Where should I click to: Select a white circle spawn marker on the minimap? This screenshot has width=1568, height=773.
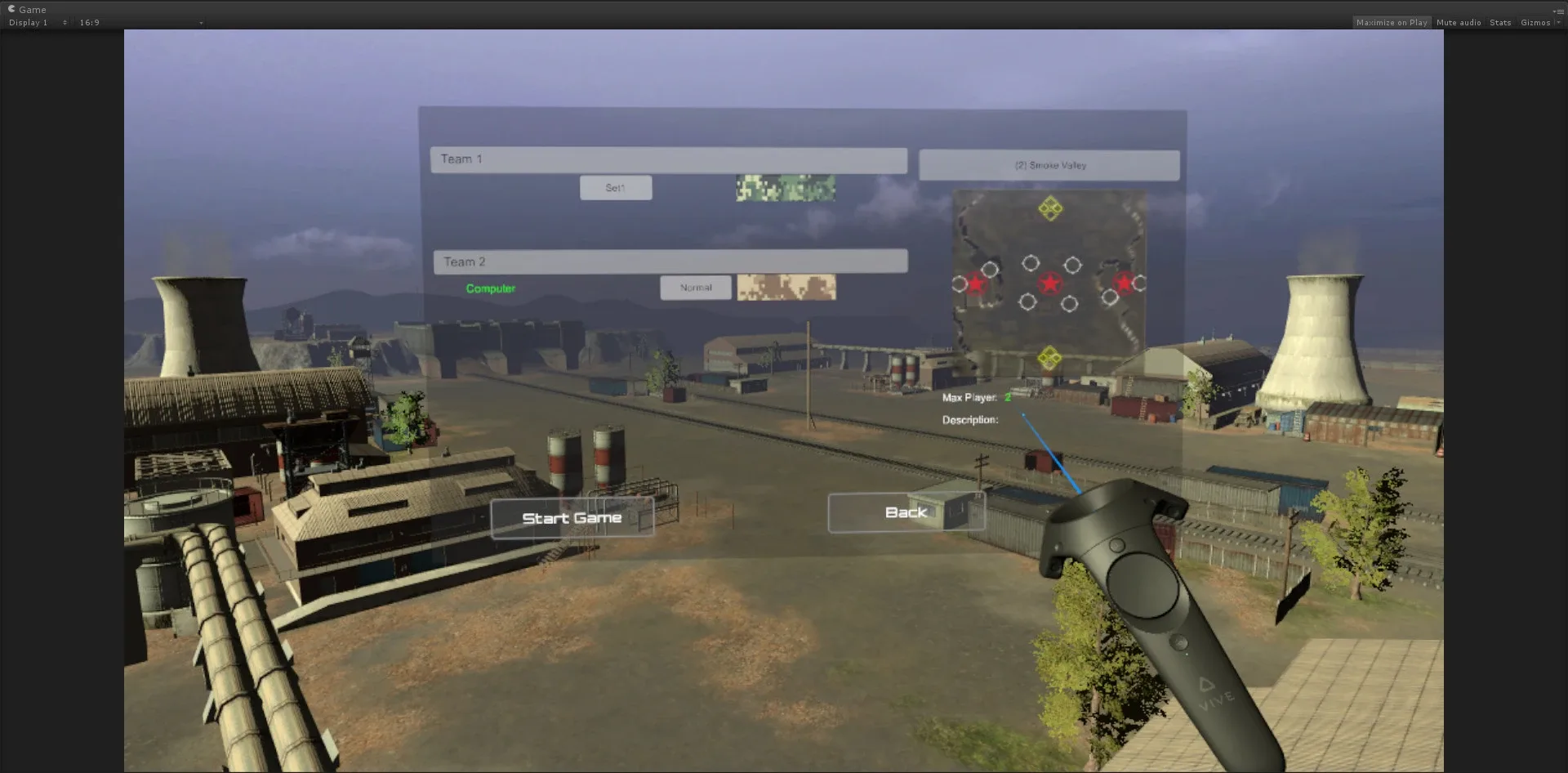[1029, 262]
